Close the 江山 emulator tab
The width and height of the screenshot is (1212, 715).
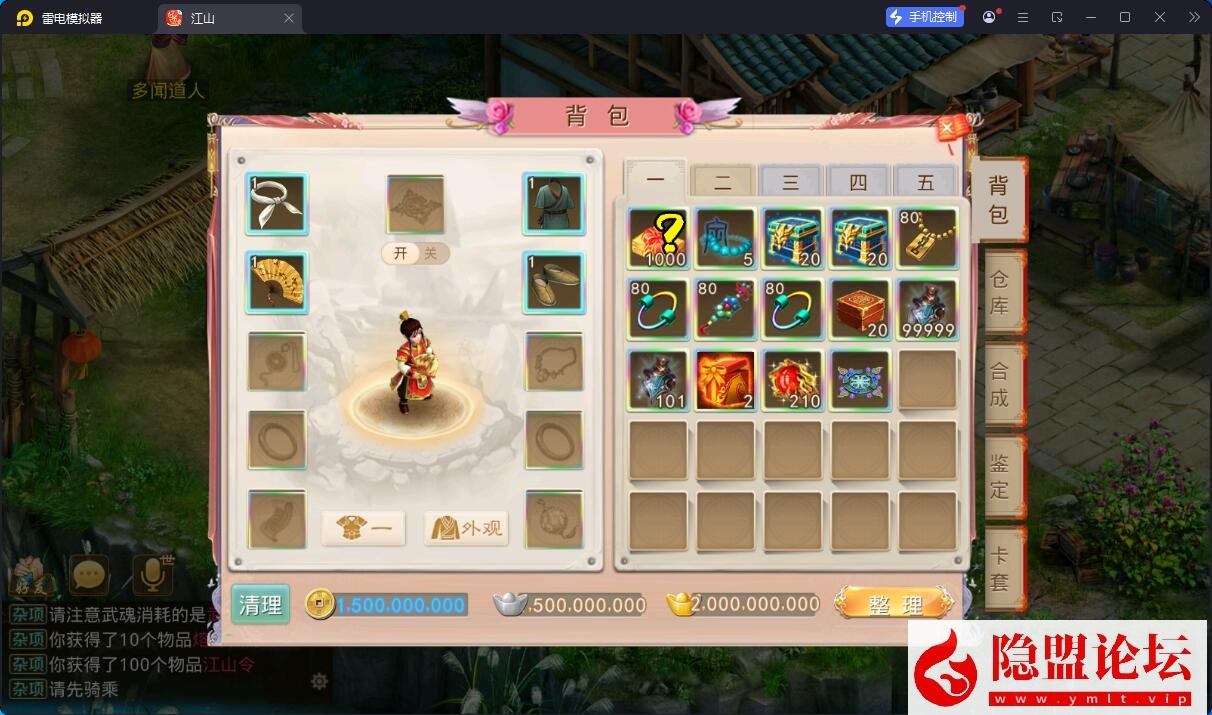[x=289, y=18]
